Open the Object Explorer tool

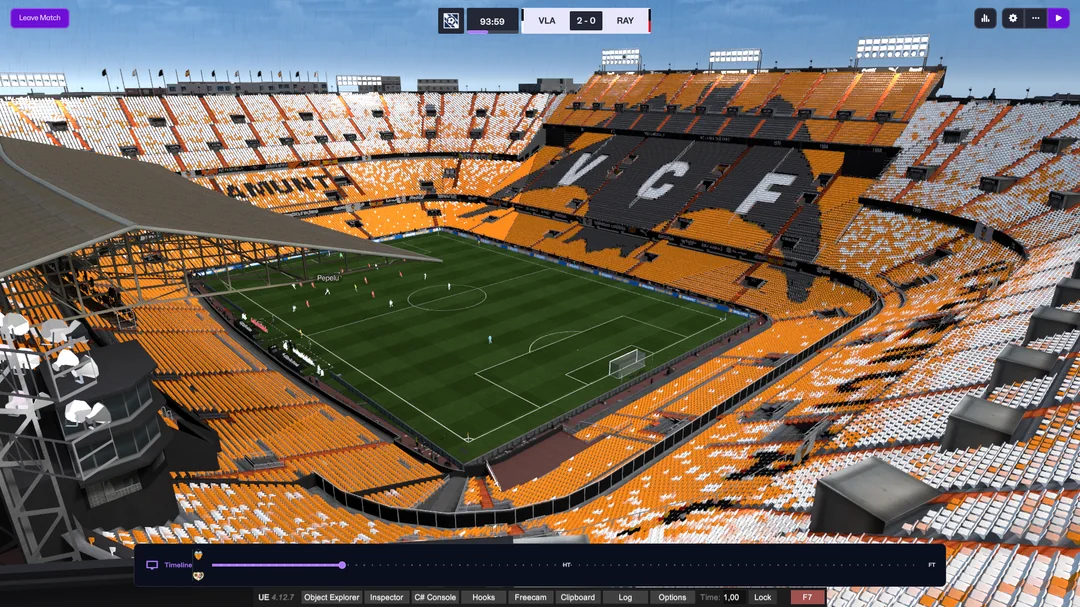click(331, 597)
